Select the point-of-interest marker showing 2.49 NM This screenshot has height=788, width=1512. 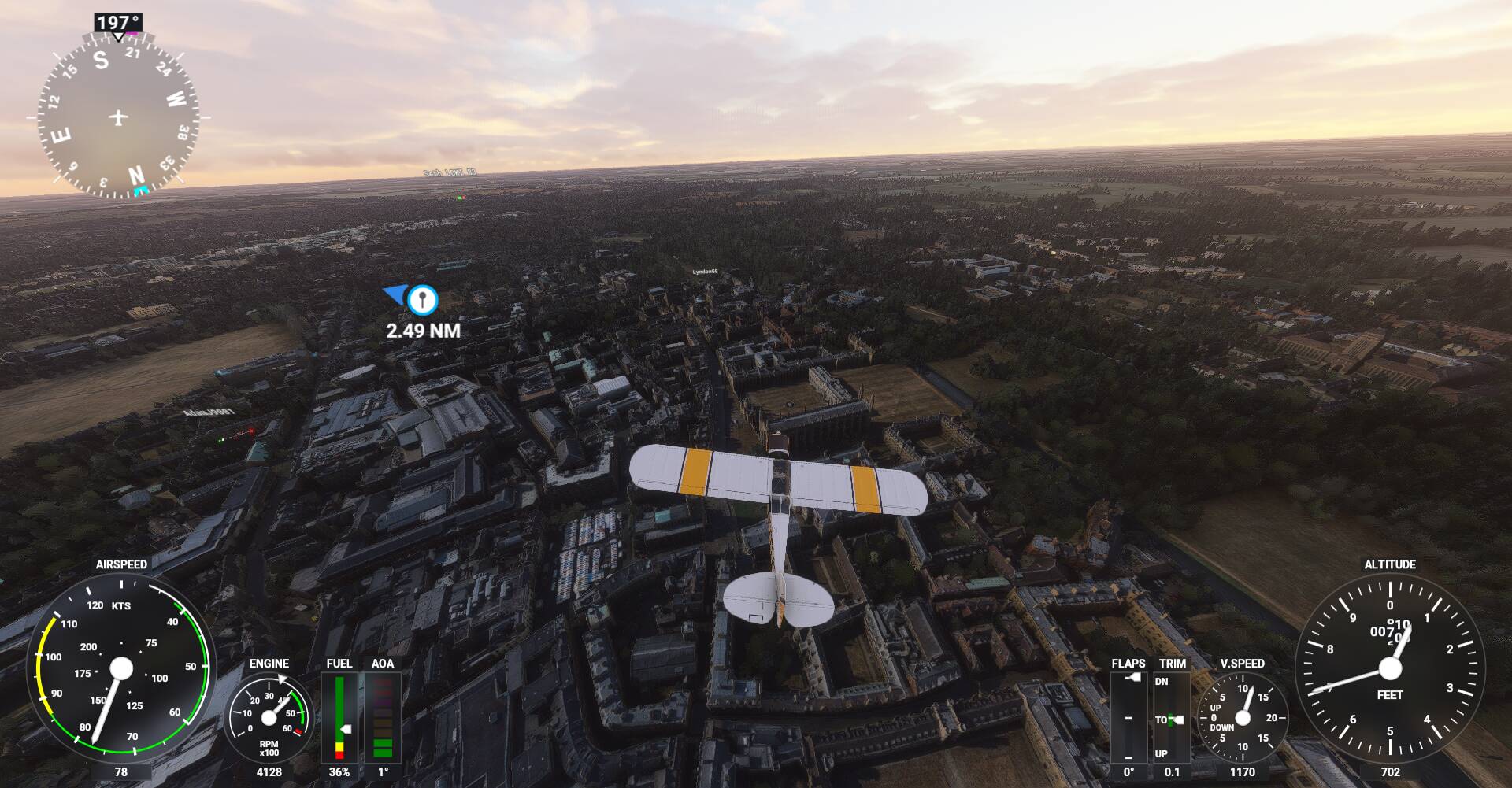click(x=423, y=299)
